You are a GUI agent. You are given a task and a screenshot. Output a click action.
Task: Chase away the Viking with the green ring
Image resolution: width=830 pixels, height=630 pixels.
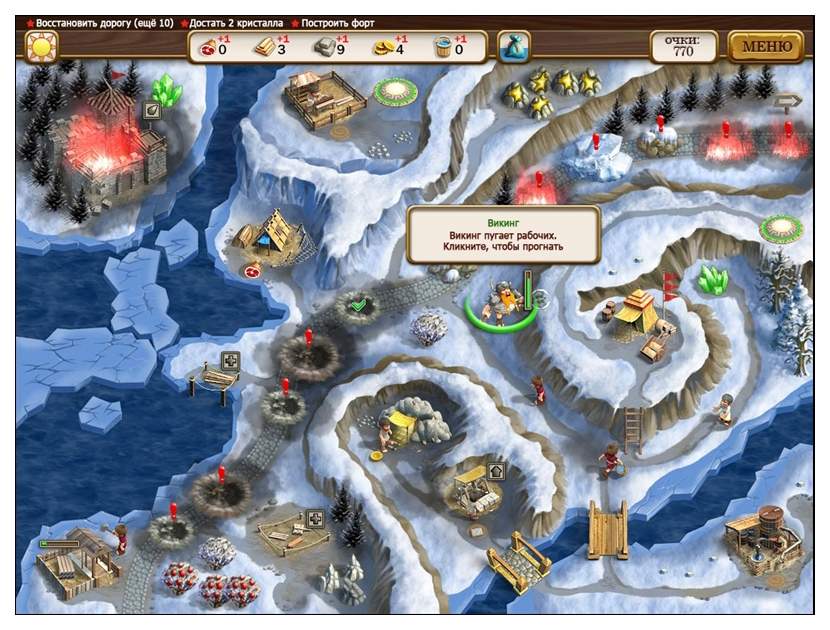pos(499,298)
